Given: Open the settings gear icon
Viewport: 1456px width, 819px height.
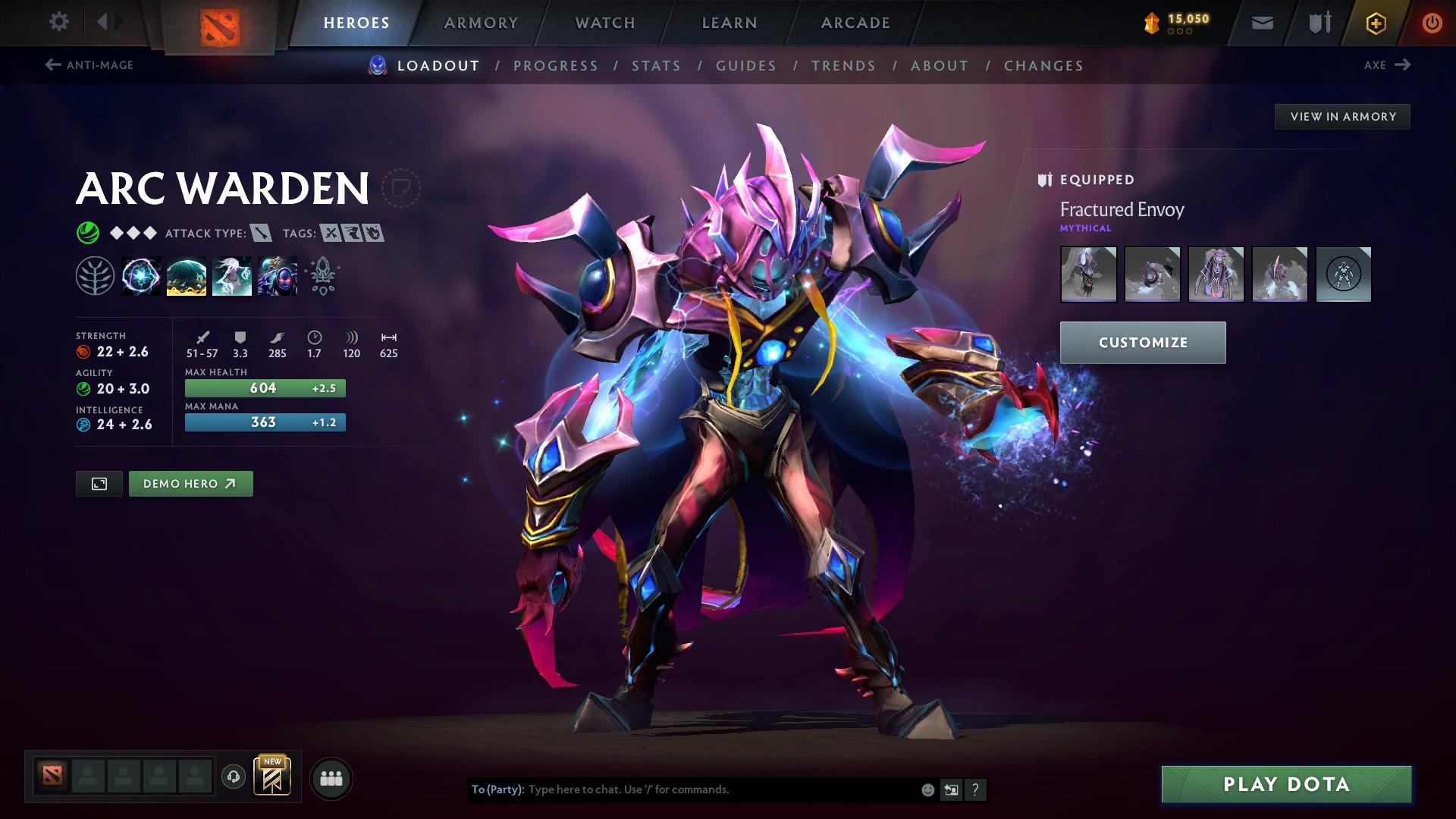Looking at the screenshot, I should (x=59, y=22).
